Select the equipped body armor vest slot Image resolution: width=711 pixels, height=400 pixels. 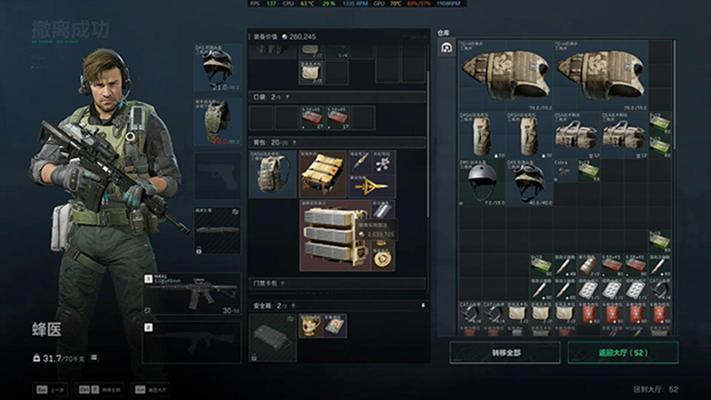tap(218, 120)
